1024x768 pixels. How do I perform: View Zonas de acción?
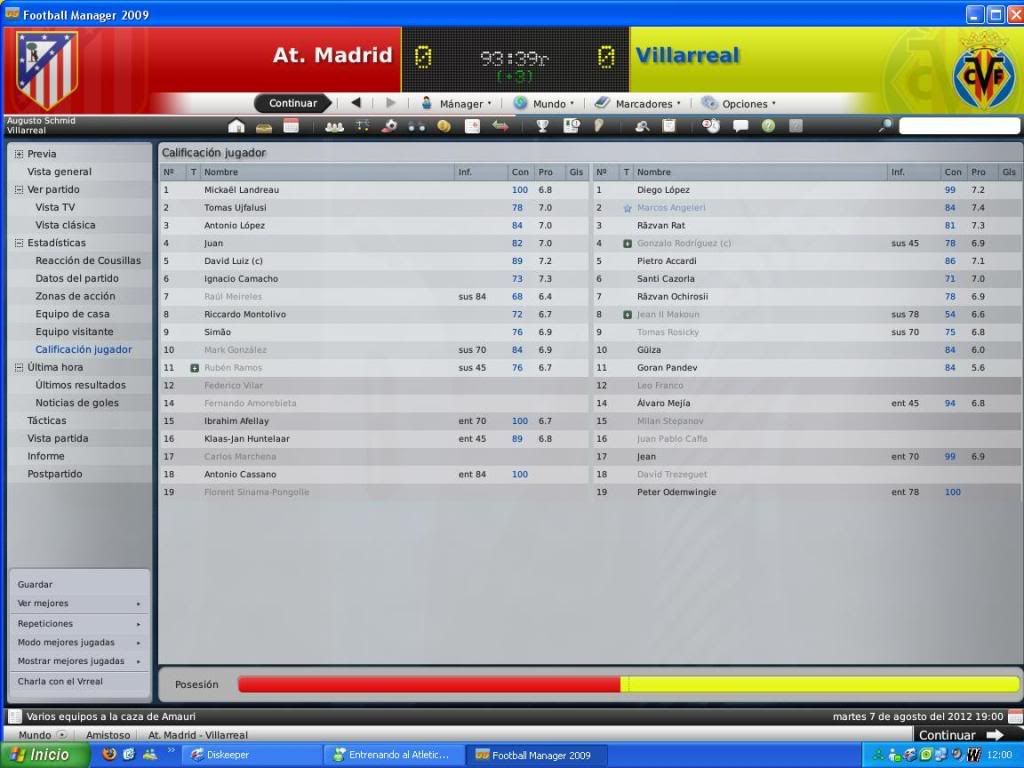(x=75, y=296)
